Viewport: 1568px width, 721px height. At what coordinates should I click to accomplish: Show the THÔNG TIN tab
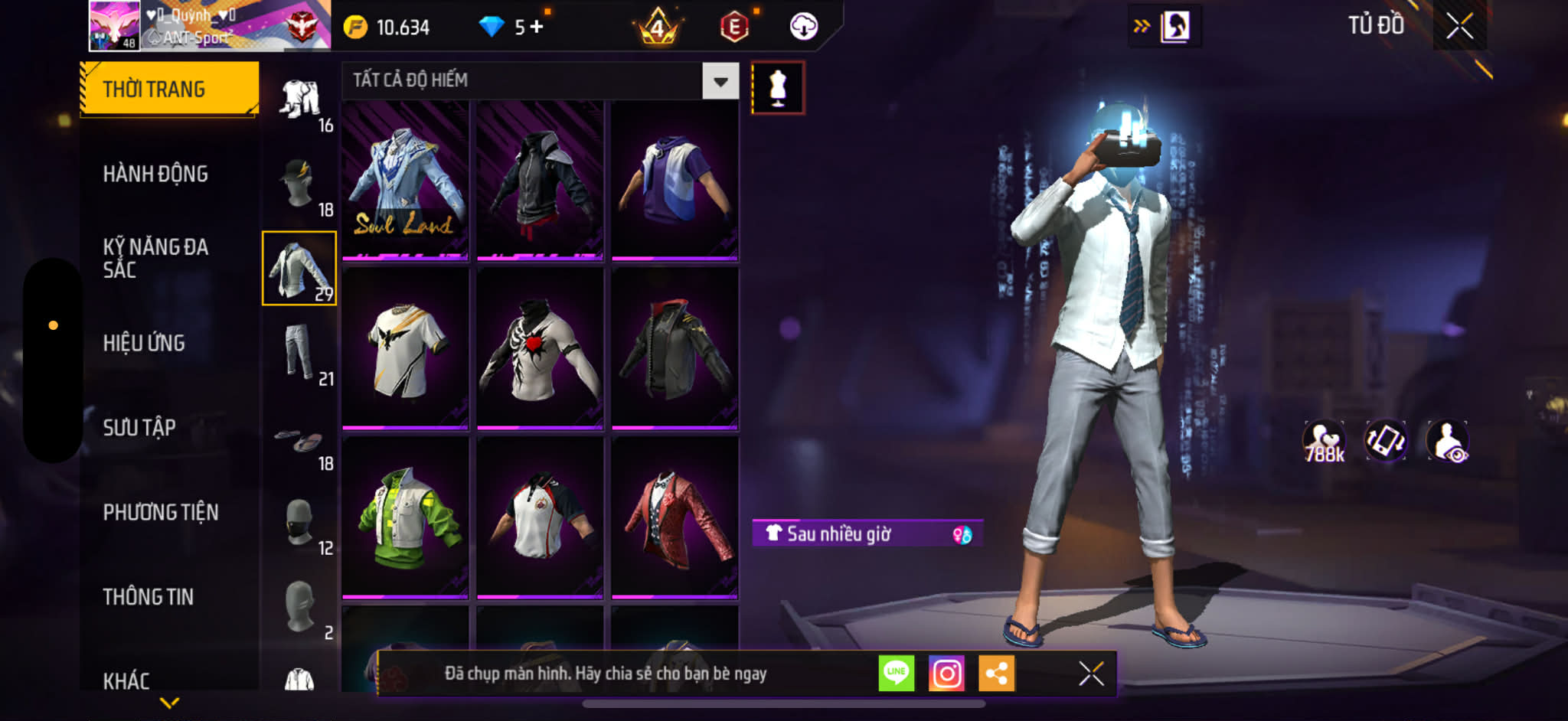(149, 597)
